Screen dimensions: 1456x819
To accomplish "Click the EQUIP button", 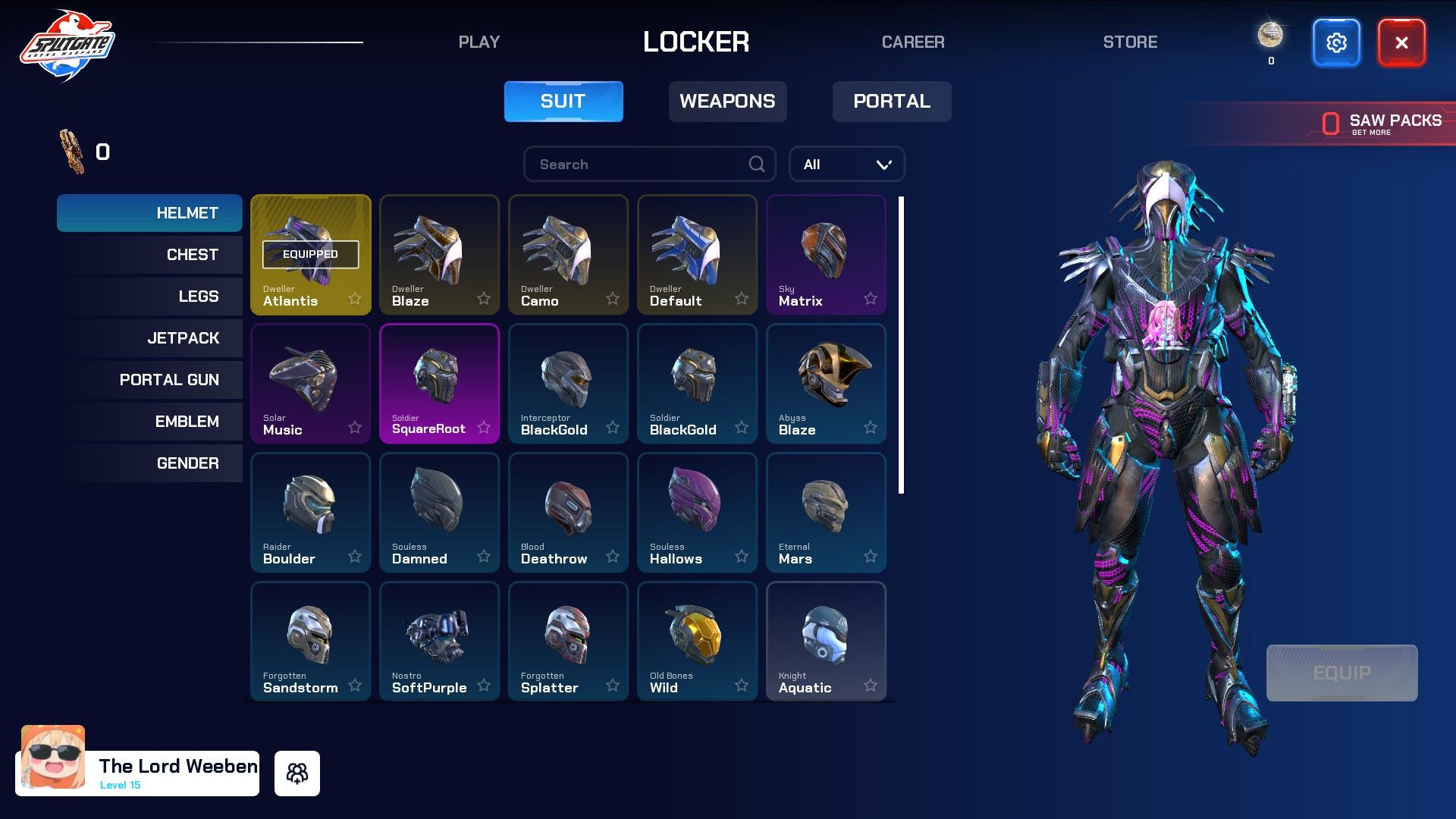I will click(1341, 673).
